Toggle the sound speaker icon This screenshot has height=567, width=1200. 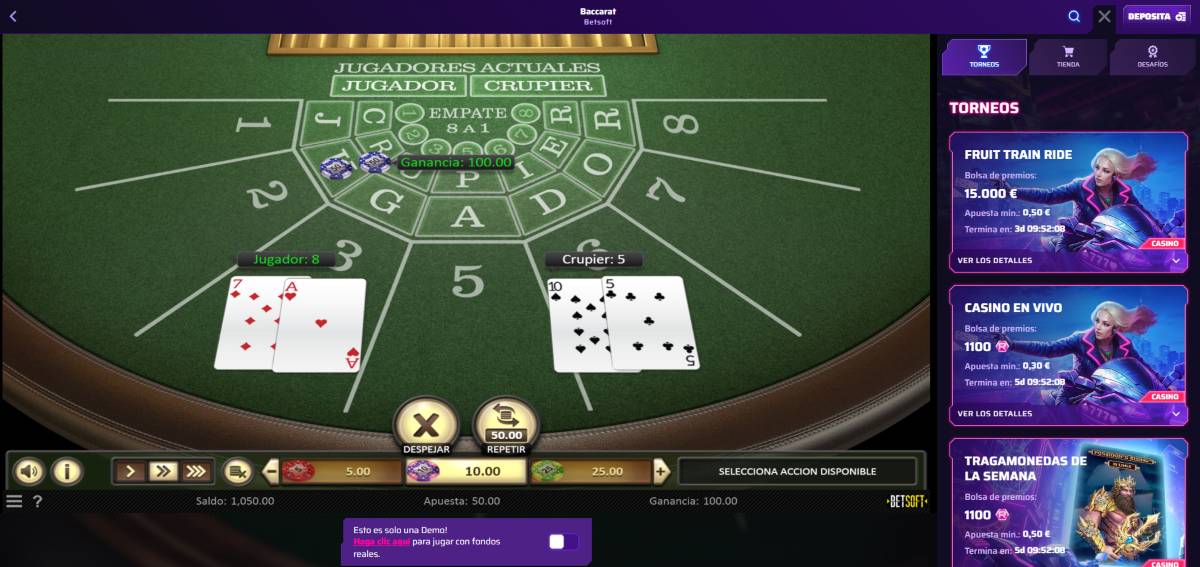[29, 471]
